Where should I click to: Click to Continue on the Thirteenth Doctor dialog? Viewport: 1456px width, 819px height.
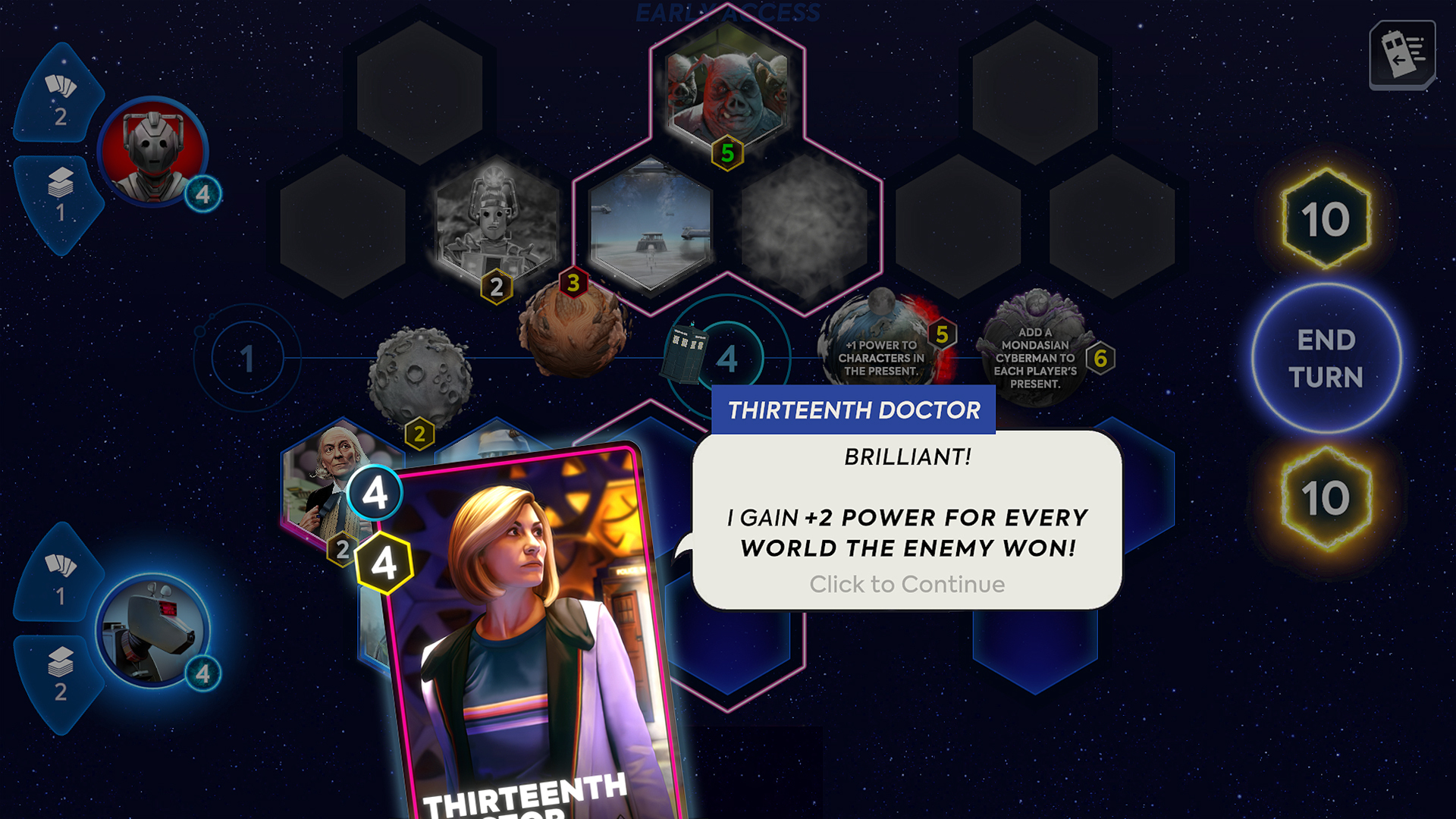[907, 584]
